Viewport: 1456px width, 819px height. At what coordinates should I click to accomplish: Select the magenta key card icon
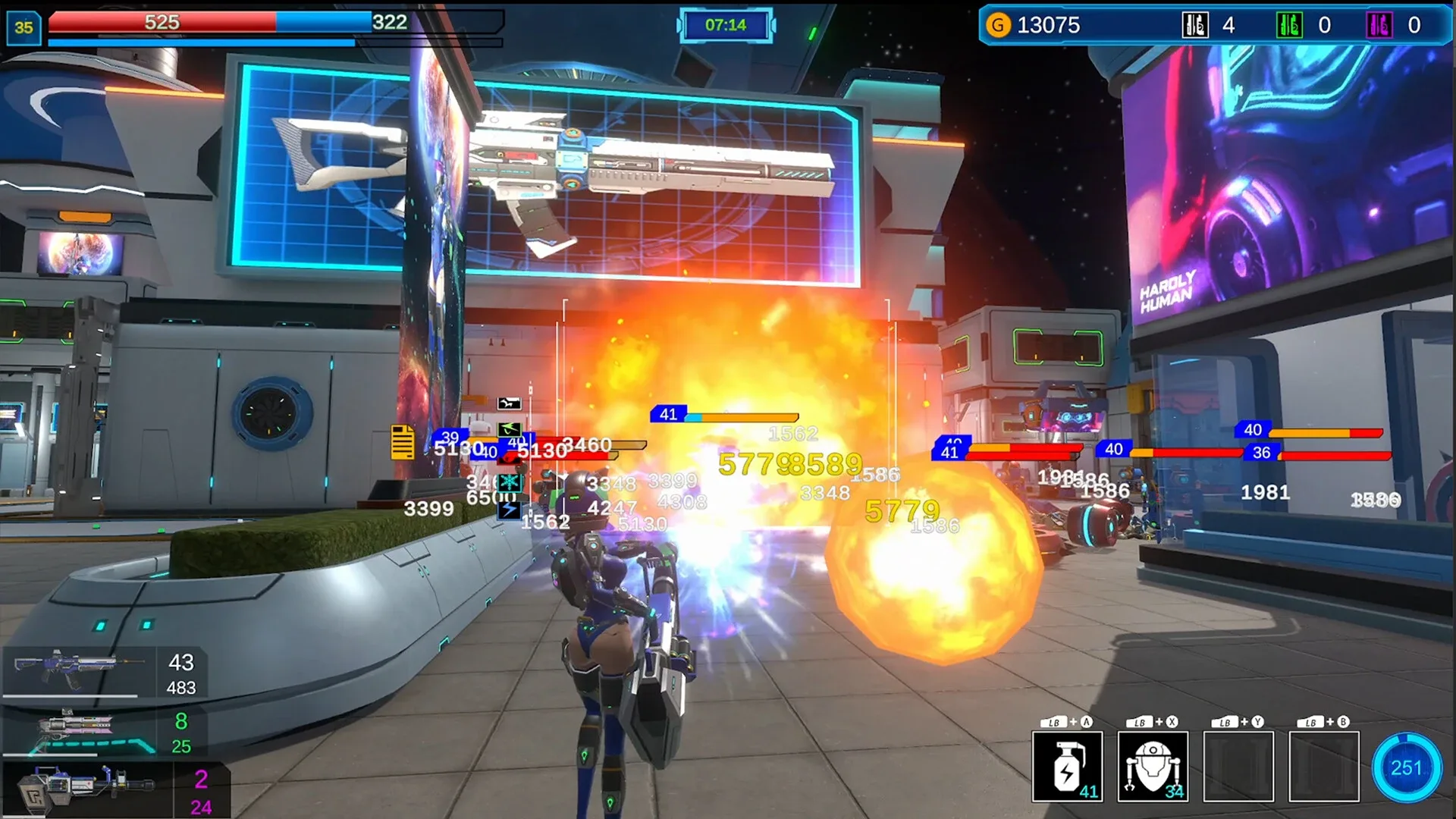pos(1379,26)
